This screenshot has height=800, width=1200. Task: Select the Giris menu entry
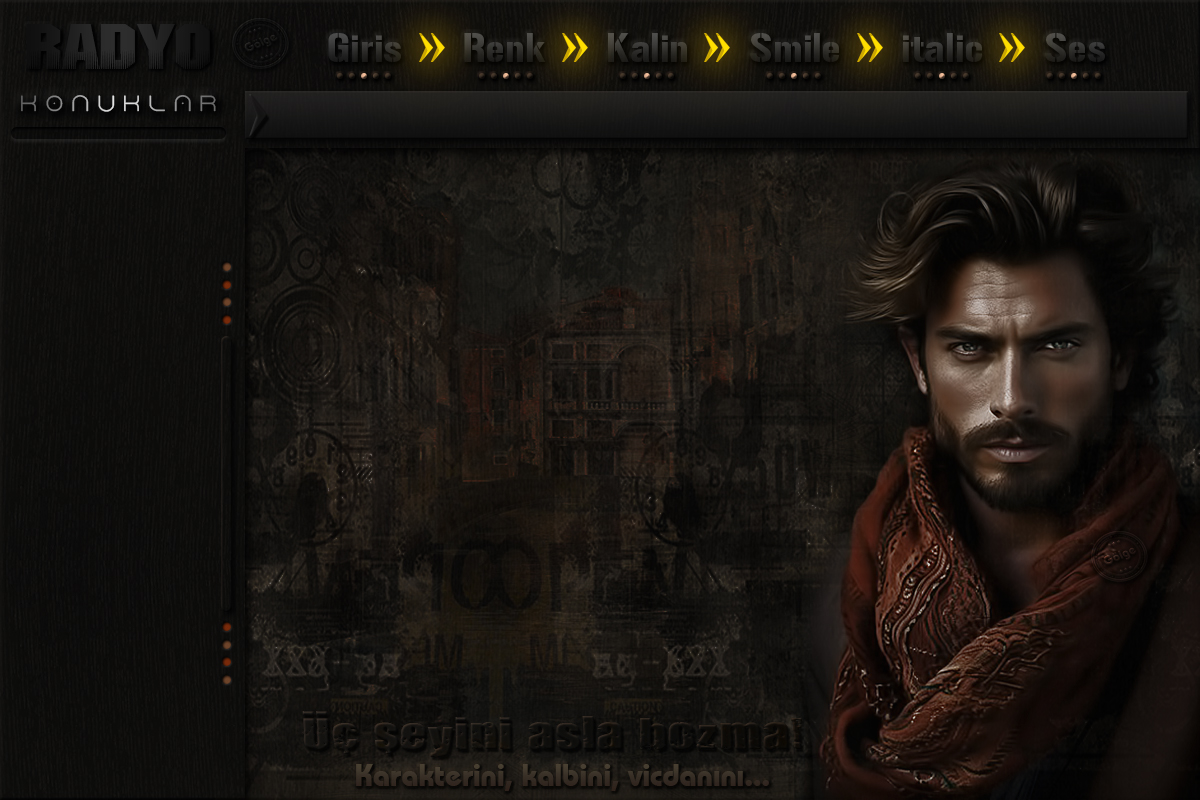point(364,48)
